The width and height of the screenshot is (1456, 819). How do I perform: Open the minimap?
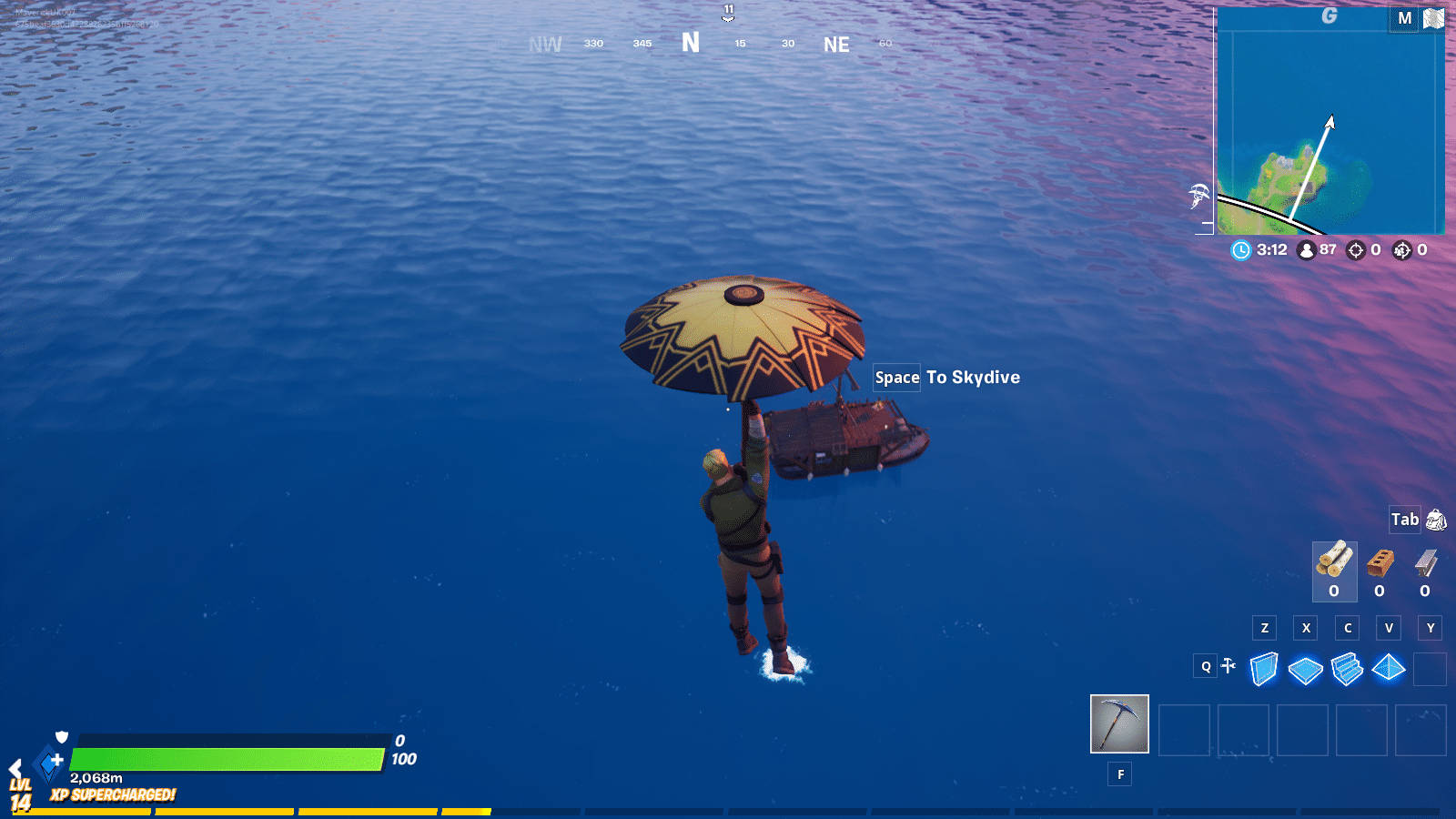click(x=1330, y=123)
